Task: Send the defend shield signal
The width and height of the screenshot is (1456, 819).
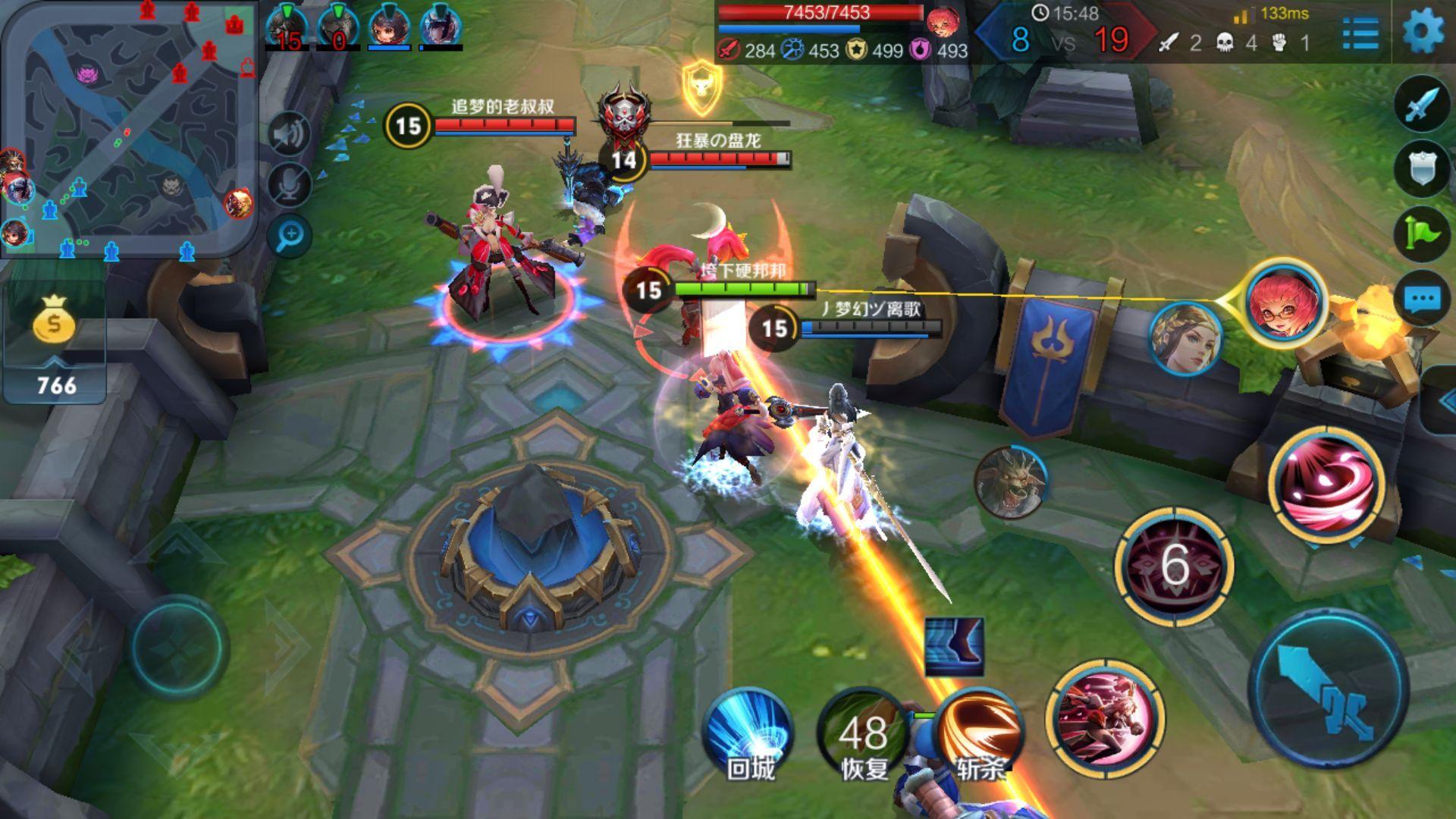Action: coord(1421,168)
